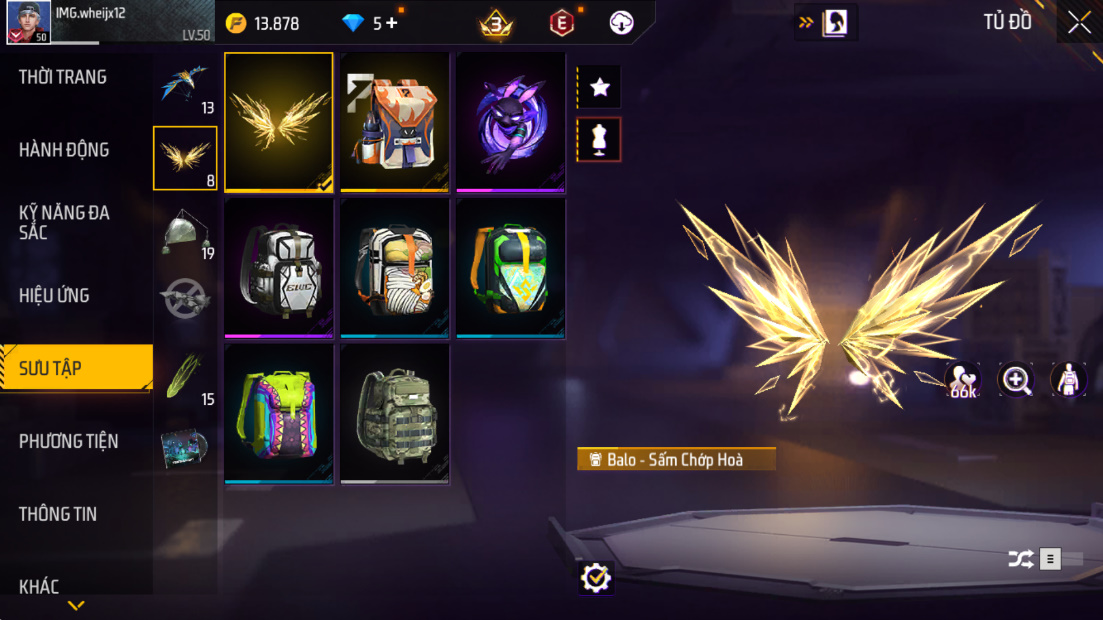Open the Hiệu Ứng category
Viewport: 1103px width, 620px height.
(x=54, y=295)
